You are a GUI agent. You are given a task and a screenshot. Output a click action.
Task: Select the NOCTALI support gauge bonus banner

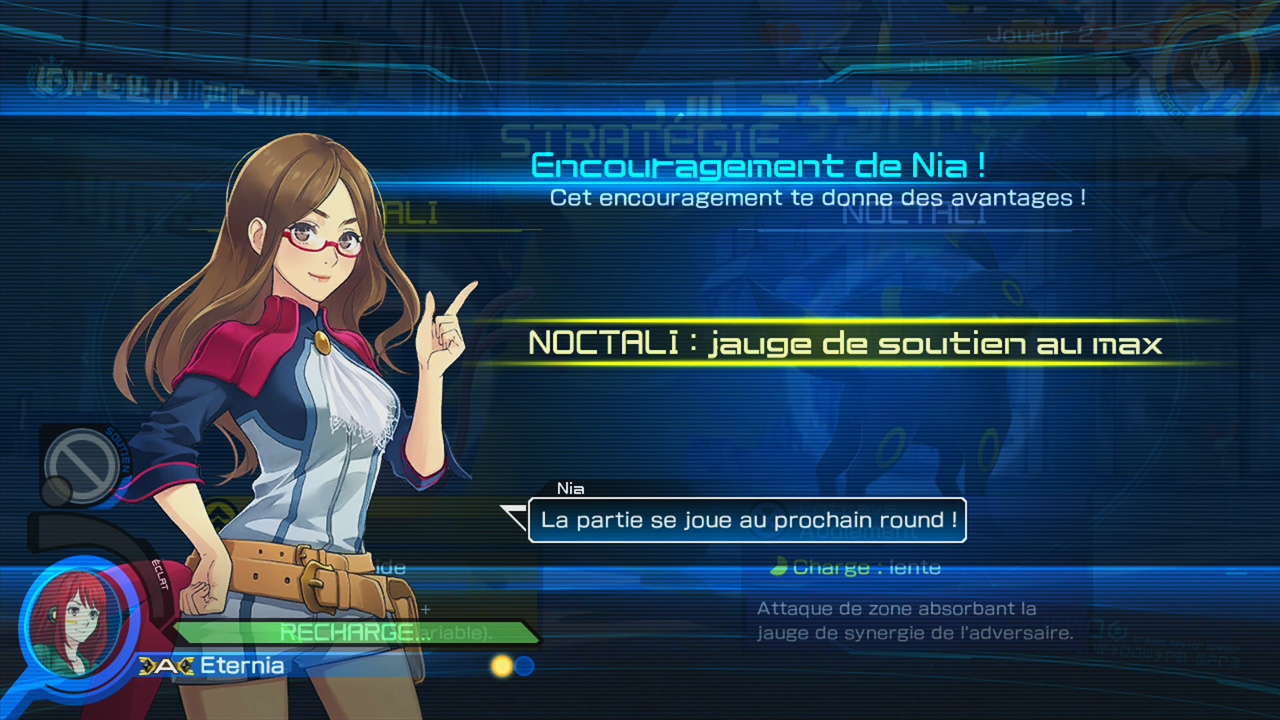pyautogui.click(x=845, y=343)
